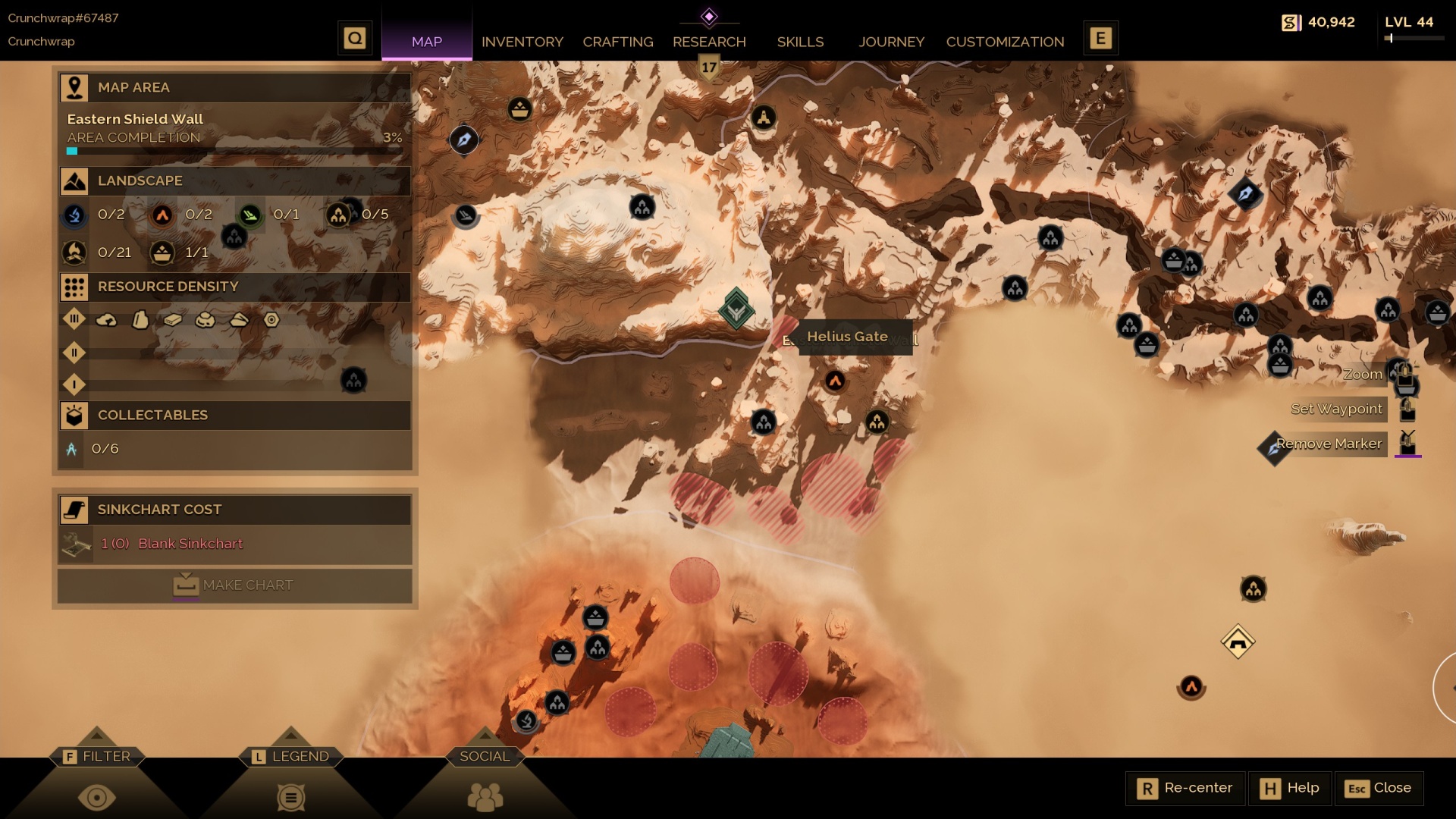This screenshot has height=819, width=1456.
Task: Select the yellow player base marker
Action: pyautogui.click(x=1238, y=642)
